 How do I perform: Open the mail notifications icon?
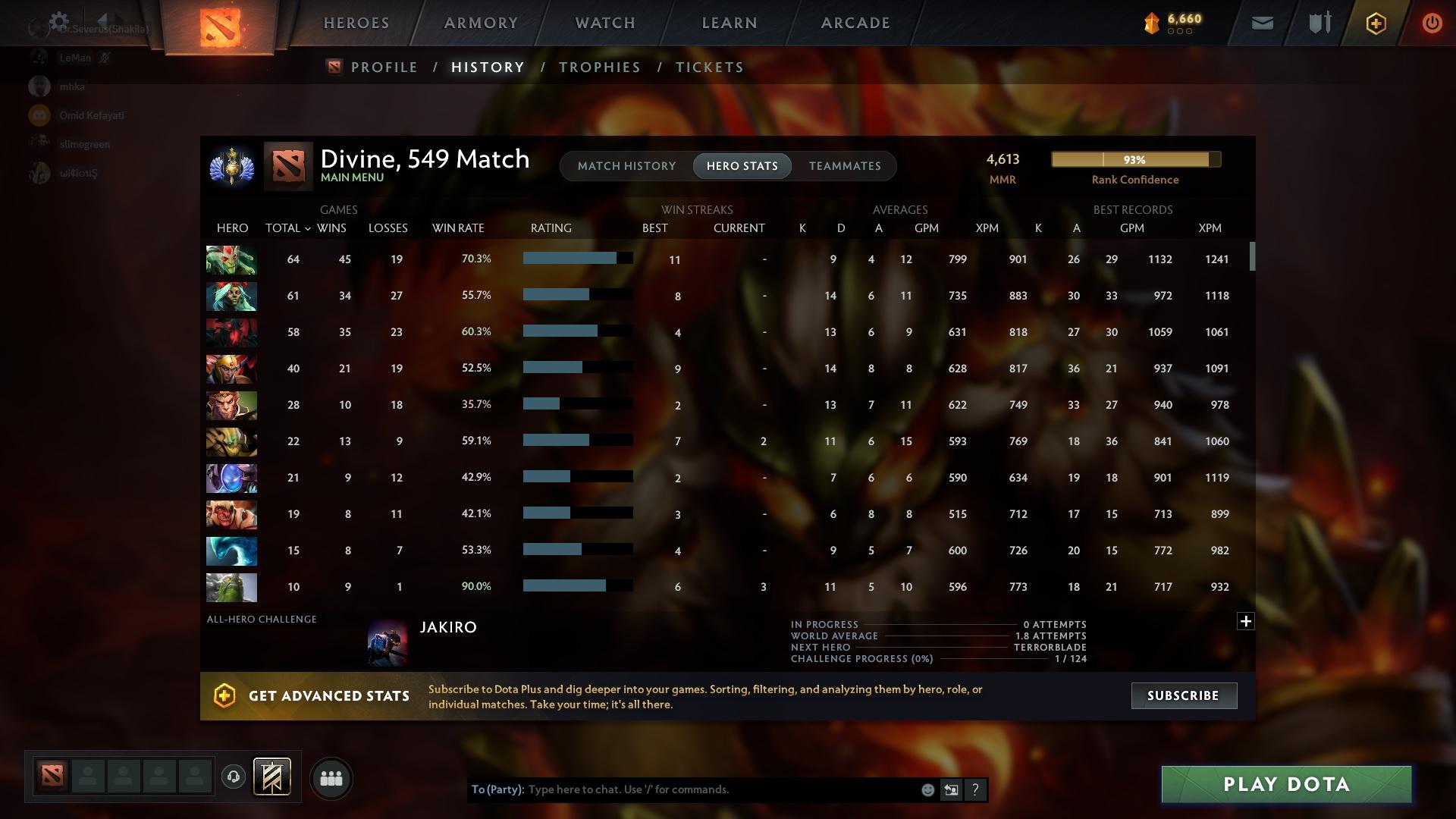[1261, 23]
